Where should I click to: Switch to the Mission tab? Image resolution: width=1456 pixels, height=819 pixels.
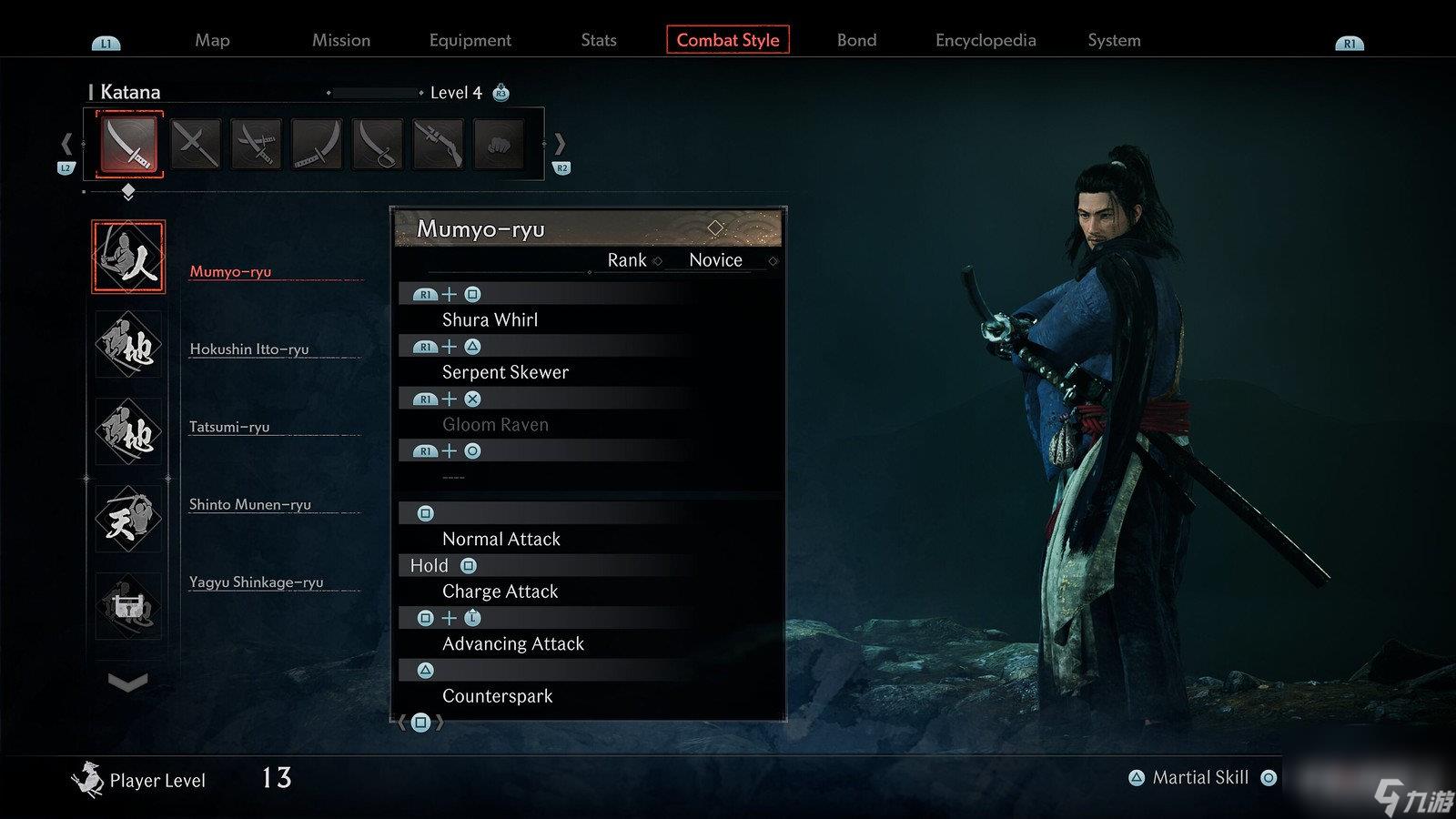point(341,40)
